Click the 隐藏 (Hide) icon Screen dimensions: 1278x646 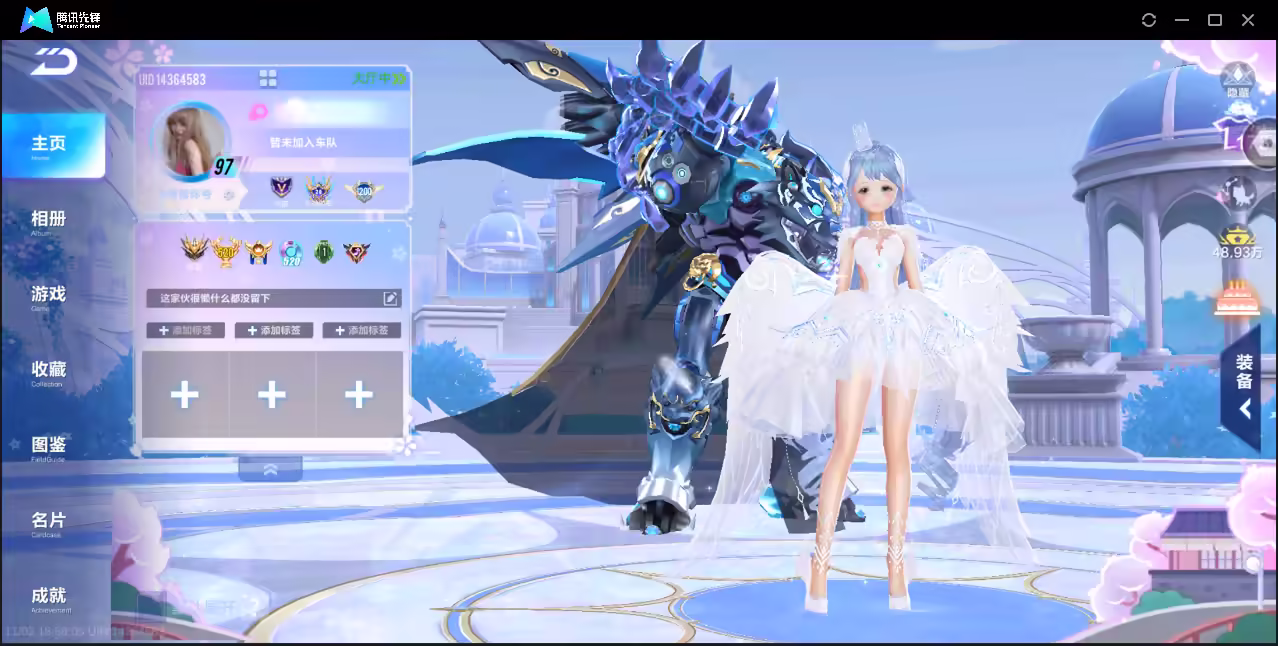(x=1238, y=78)
